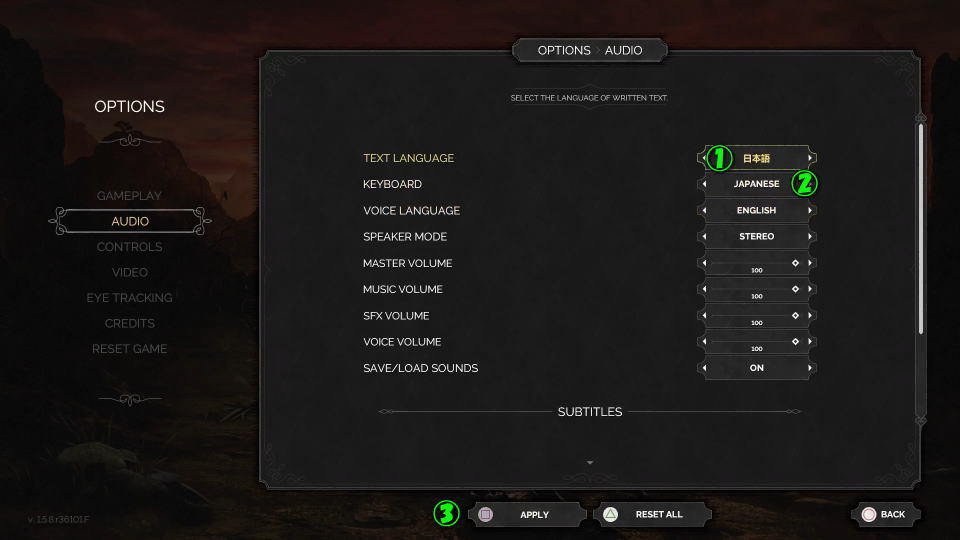Decrease Voice Volume using its left arrow
The height and width of the screenshot is (540, 960).
tap(703, 342)
